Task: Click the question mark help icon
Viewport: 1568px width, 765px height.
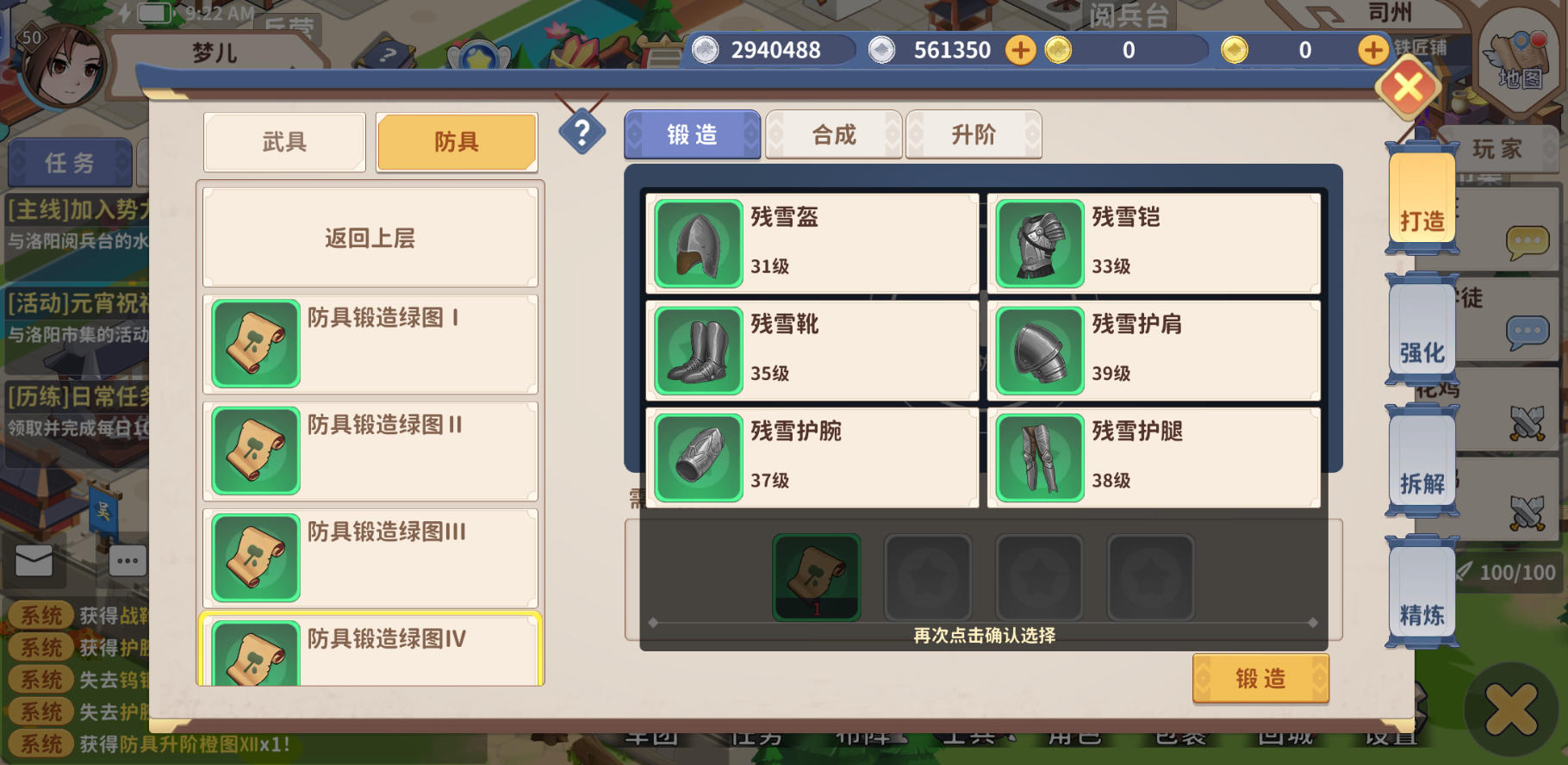Action: [x=583, y=132]
